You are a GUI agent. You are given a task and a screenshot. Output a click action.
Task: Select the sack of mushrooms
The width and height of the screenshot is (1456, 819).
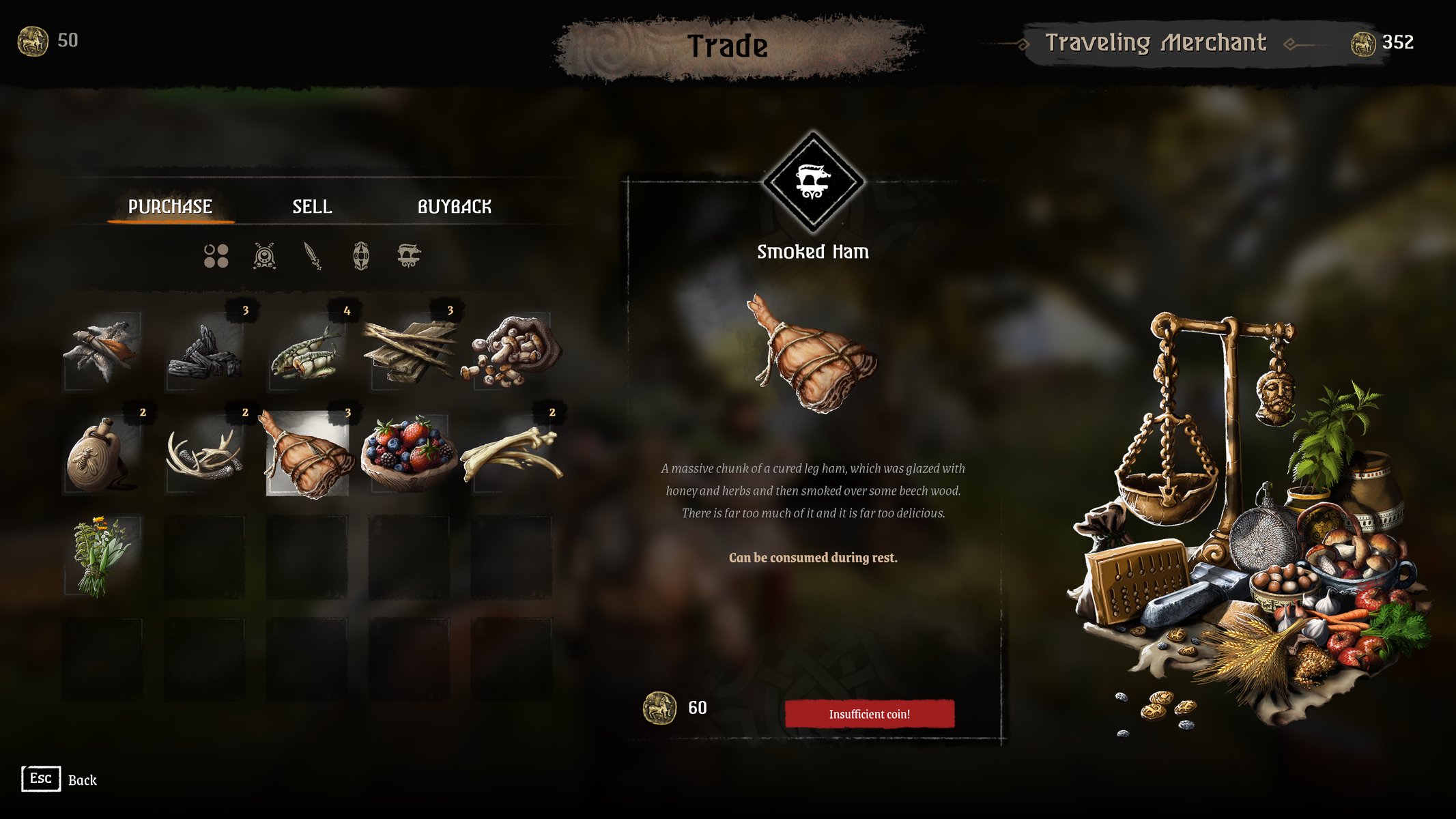point(512,351)
